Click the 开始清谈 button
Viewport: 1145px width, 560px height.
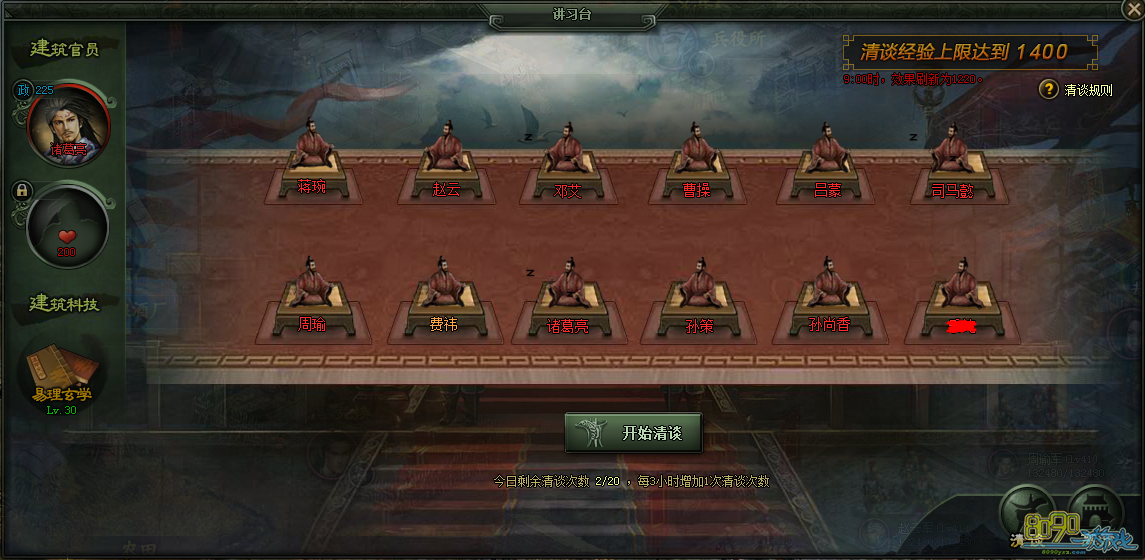(633, 433)
